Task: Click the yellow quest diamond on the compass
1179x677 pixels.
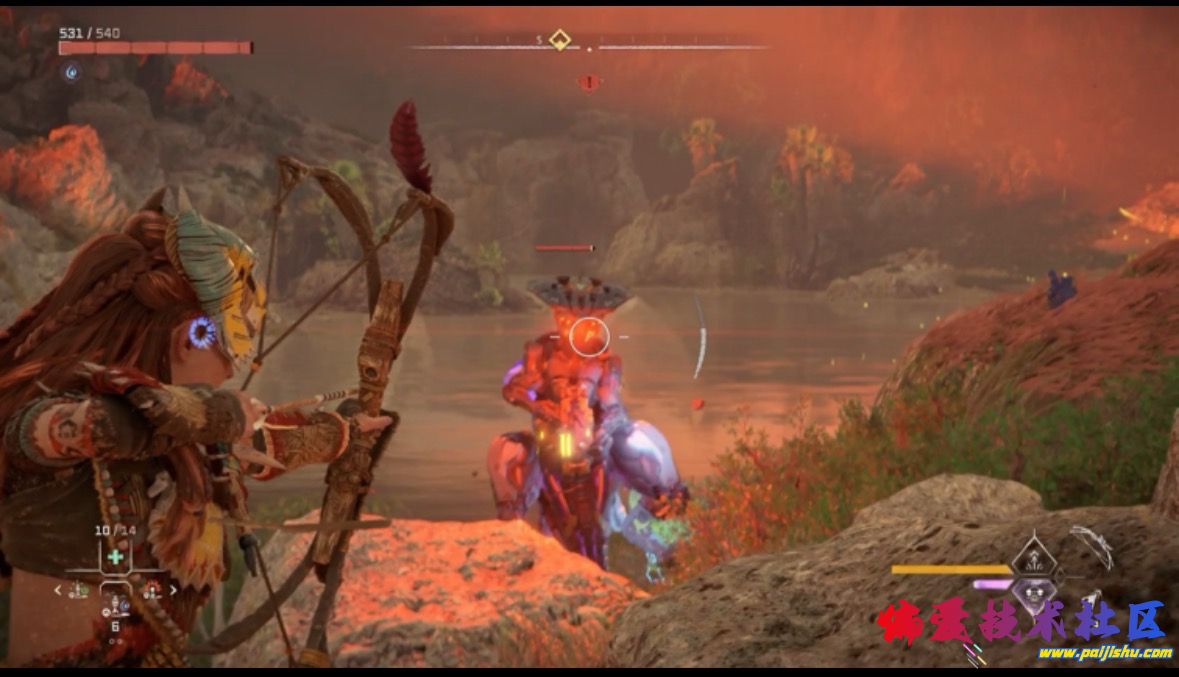Action: [x=560, y=41]
